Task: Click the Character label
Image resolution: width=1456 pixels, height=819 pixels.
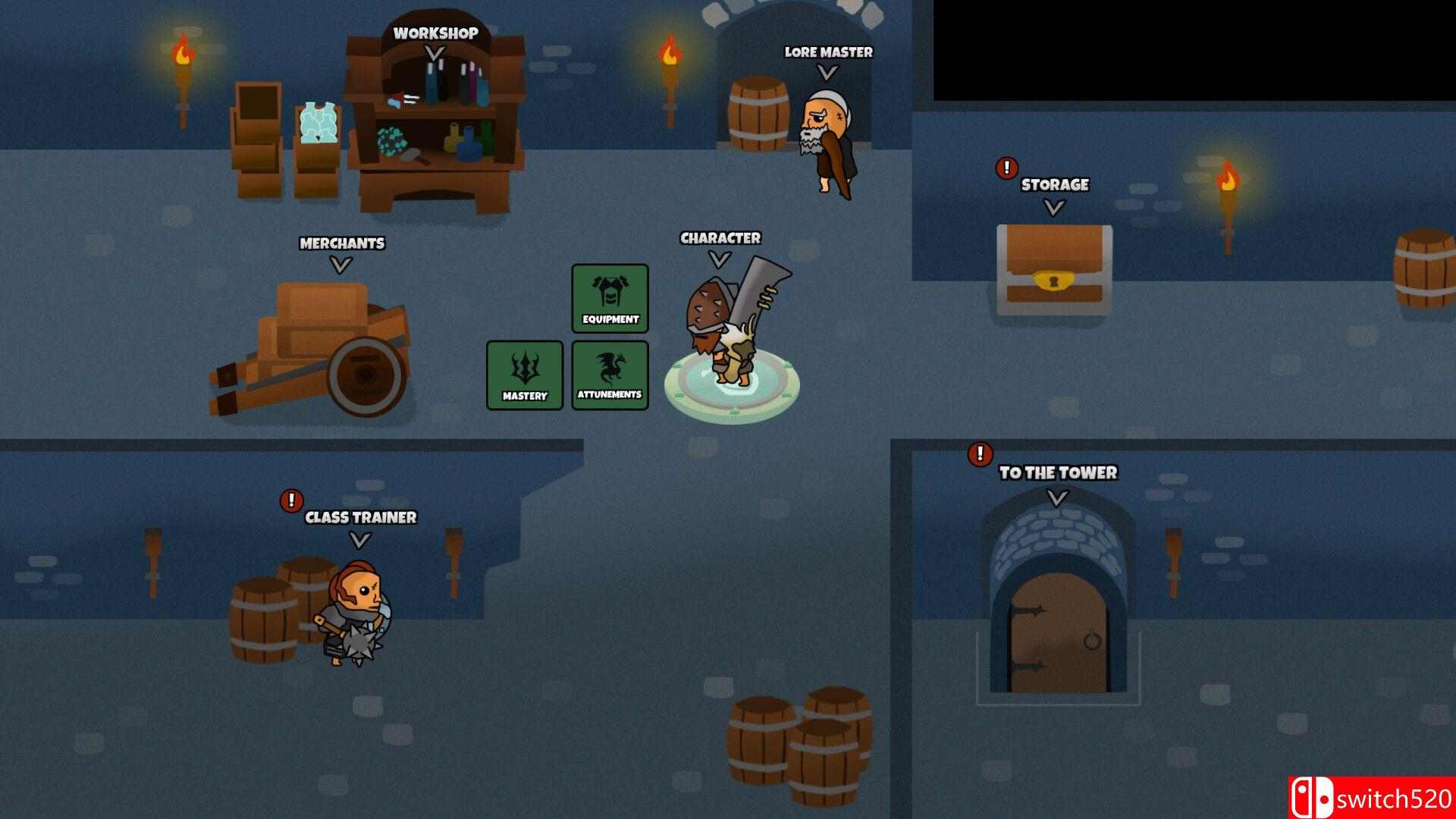Action: (x=720, y=238)
